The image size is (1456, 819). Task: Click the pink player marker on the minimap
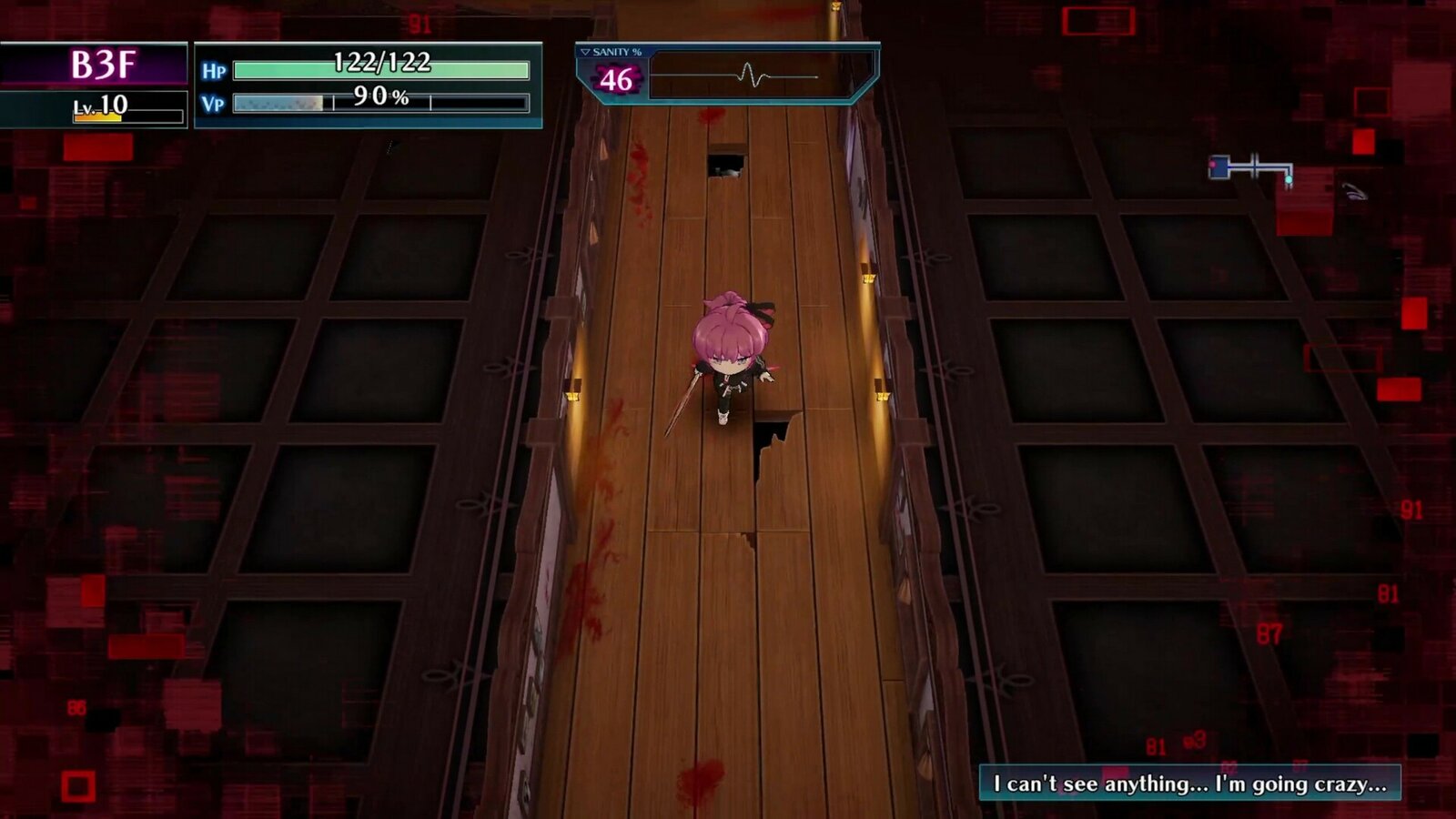pyautogui.click(x=1212, y=165)
